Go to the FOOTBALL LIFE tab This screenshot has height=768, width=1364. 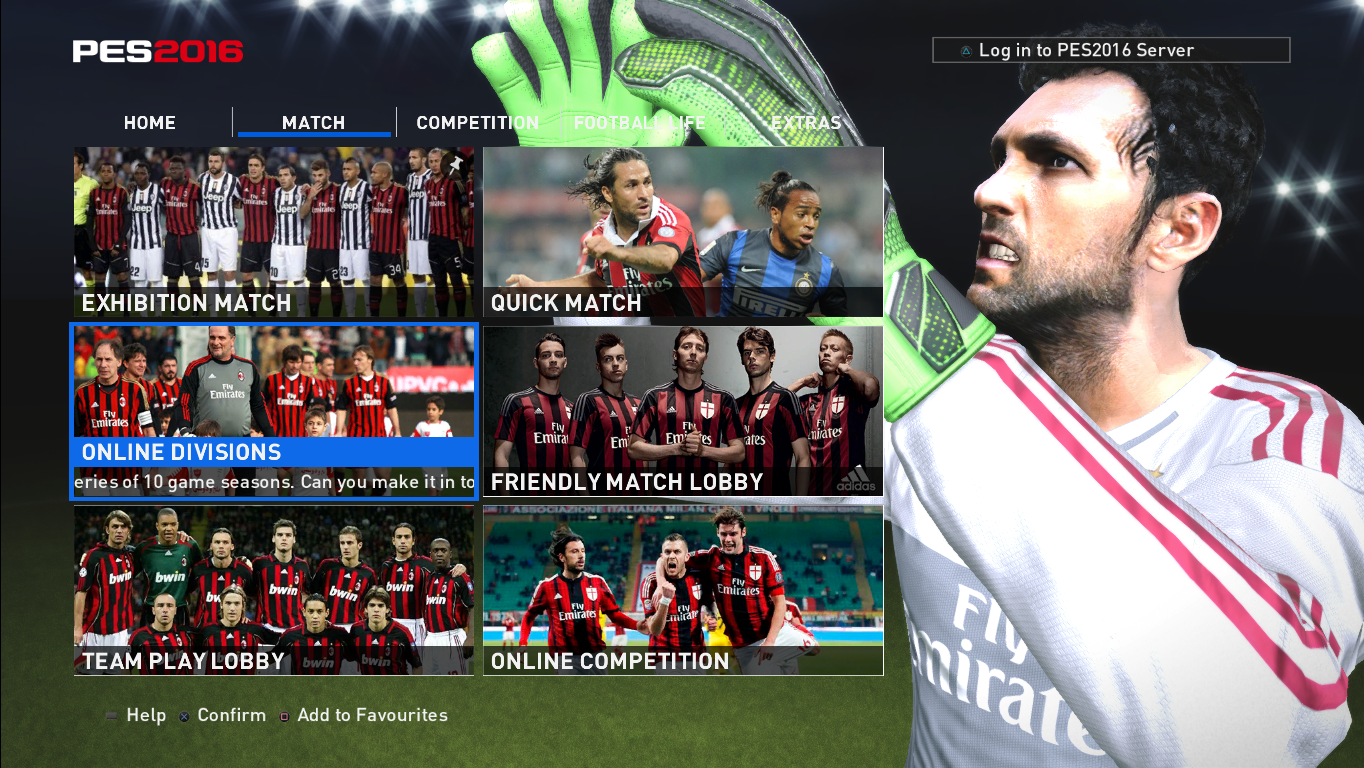[x=638, y=122]
